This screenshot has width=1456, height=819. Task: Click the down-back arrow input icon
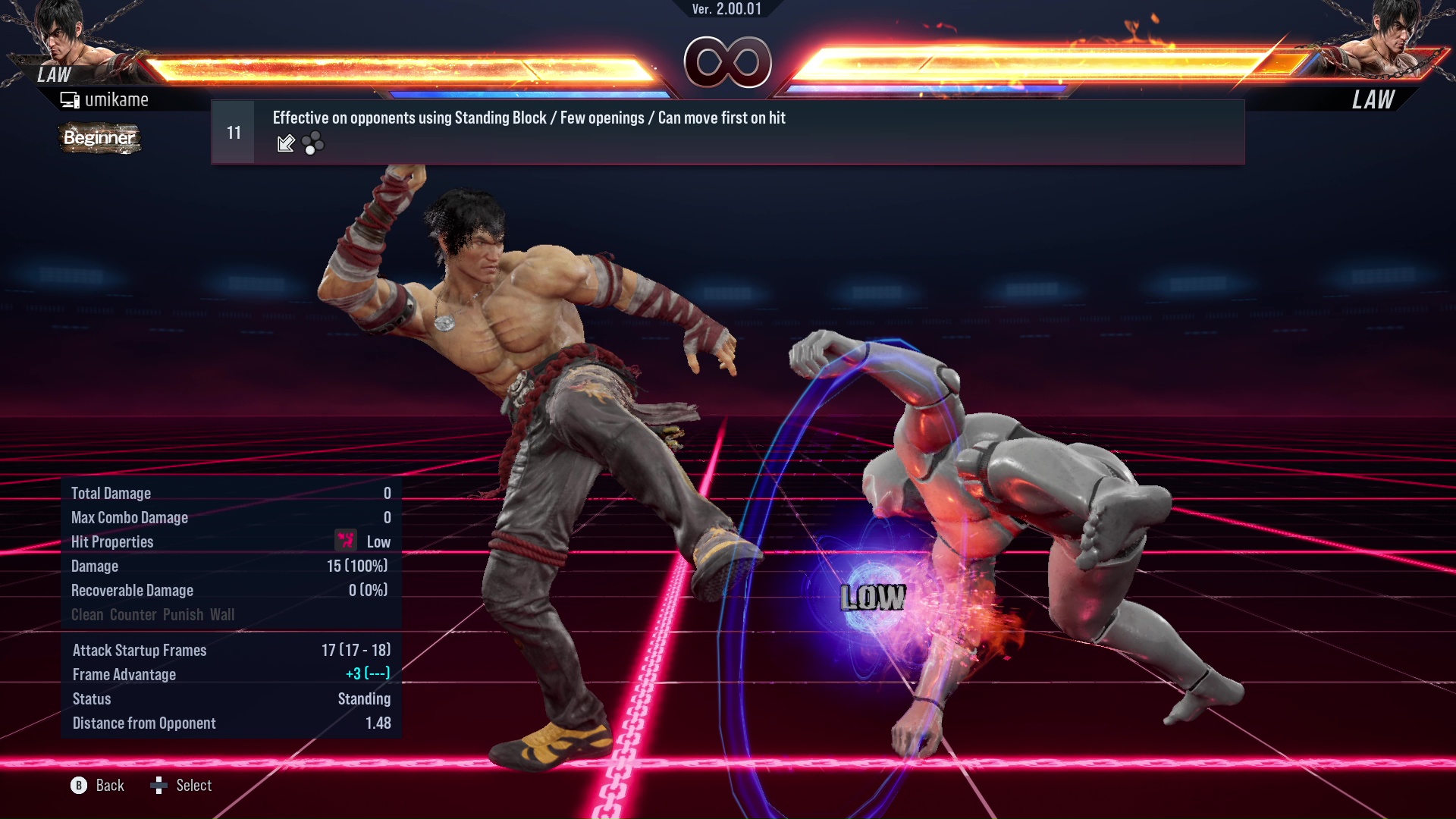pos(285,143)
